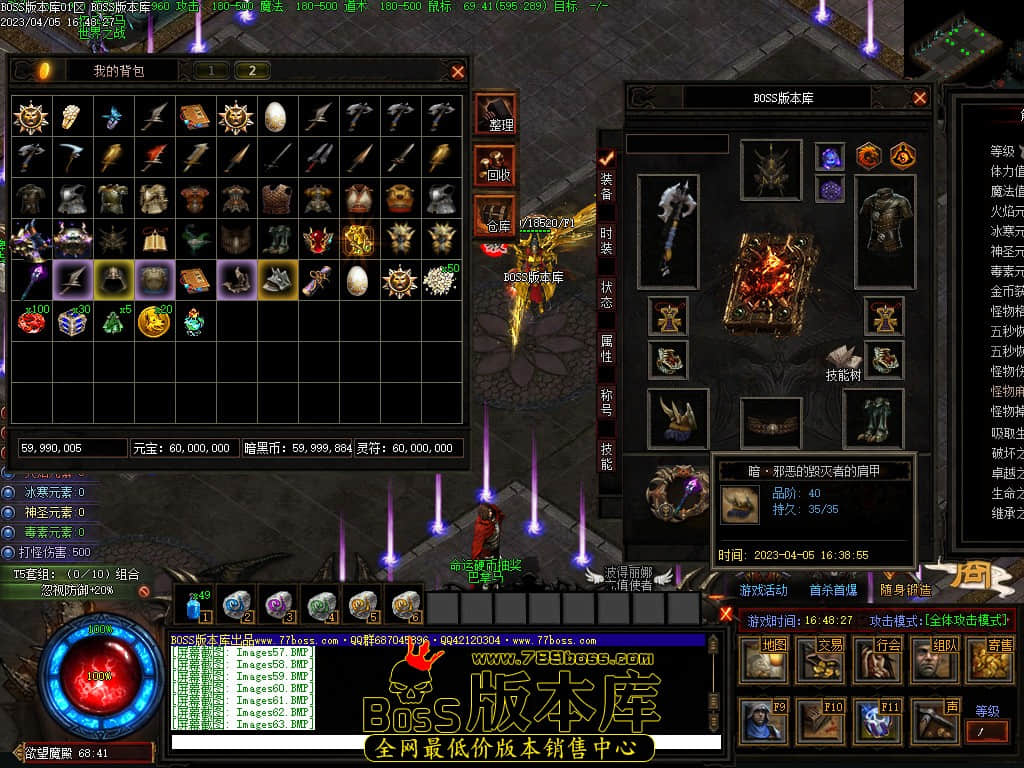Close the backpack window

tap(458, 71)
